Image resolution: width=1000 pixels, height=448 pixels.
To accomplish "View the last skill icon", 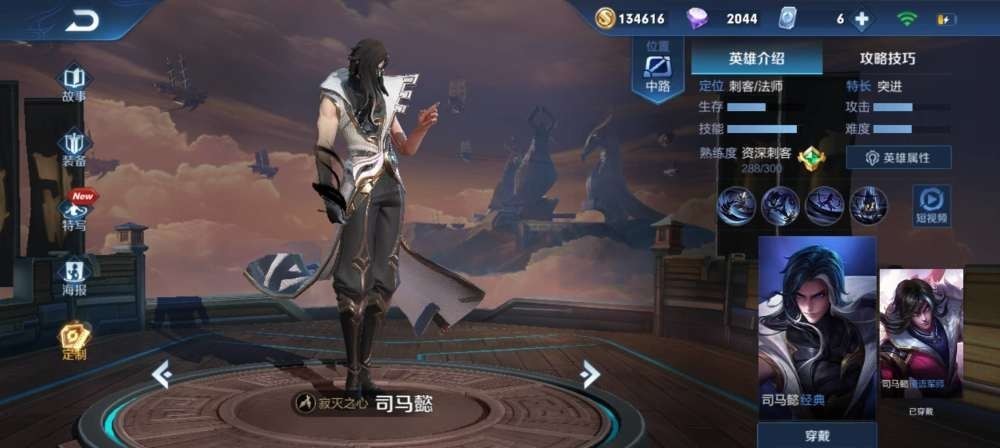I will point(868,205).
